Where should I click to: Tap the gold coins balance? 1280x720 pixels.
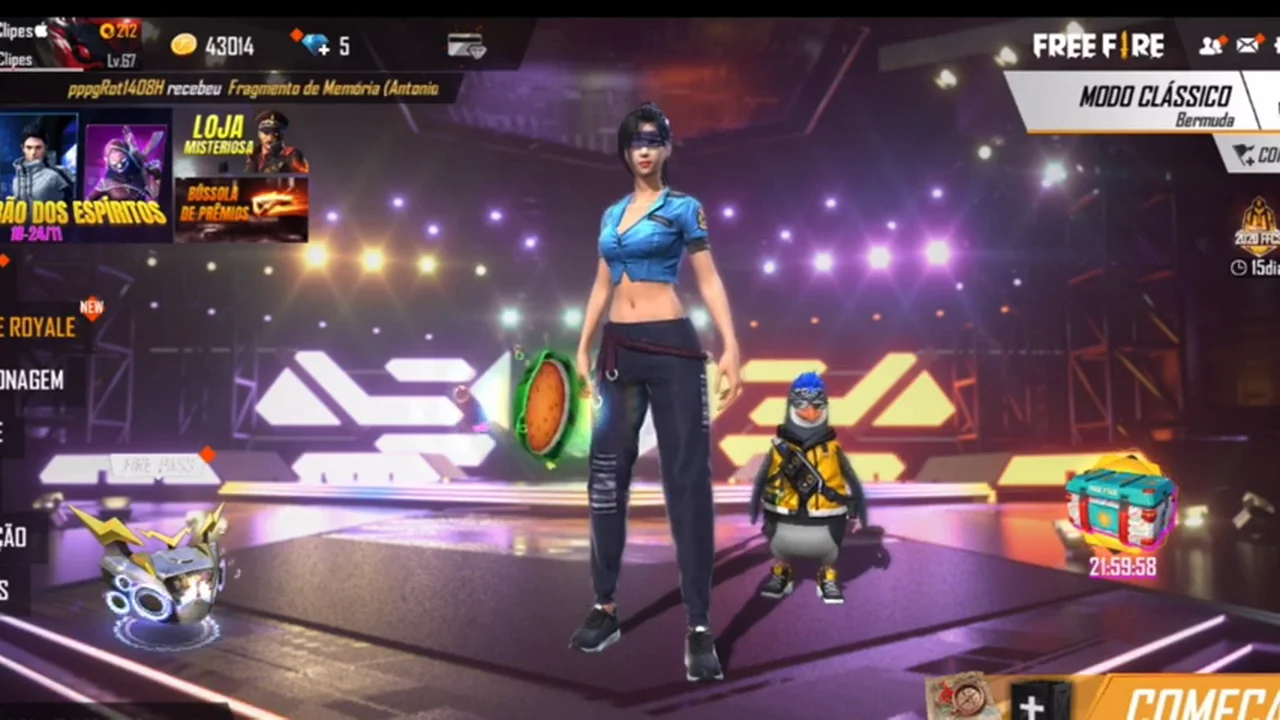coord(212,46)
